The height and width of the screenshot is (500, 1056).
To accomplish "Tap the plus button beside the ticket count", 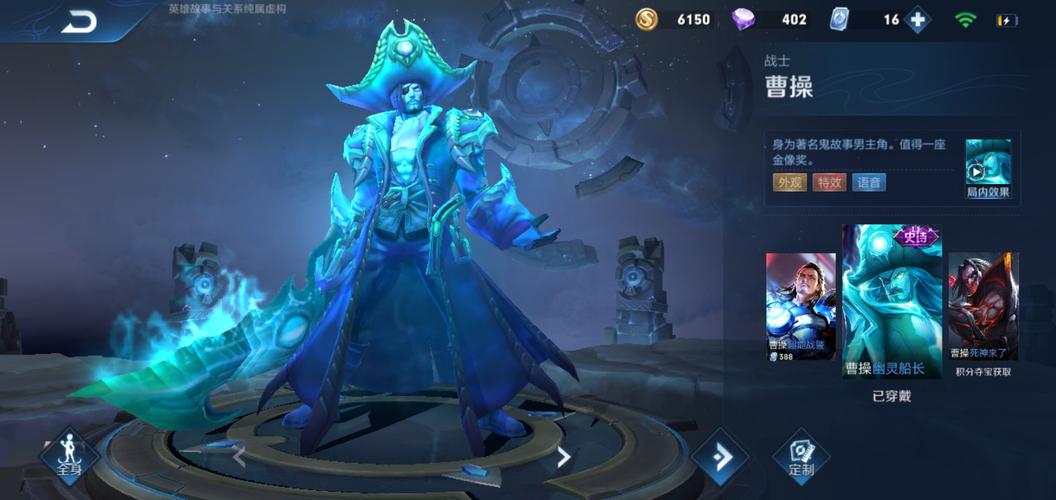I will 916,19.
